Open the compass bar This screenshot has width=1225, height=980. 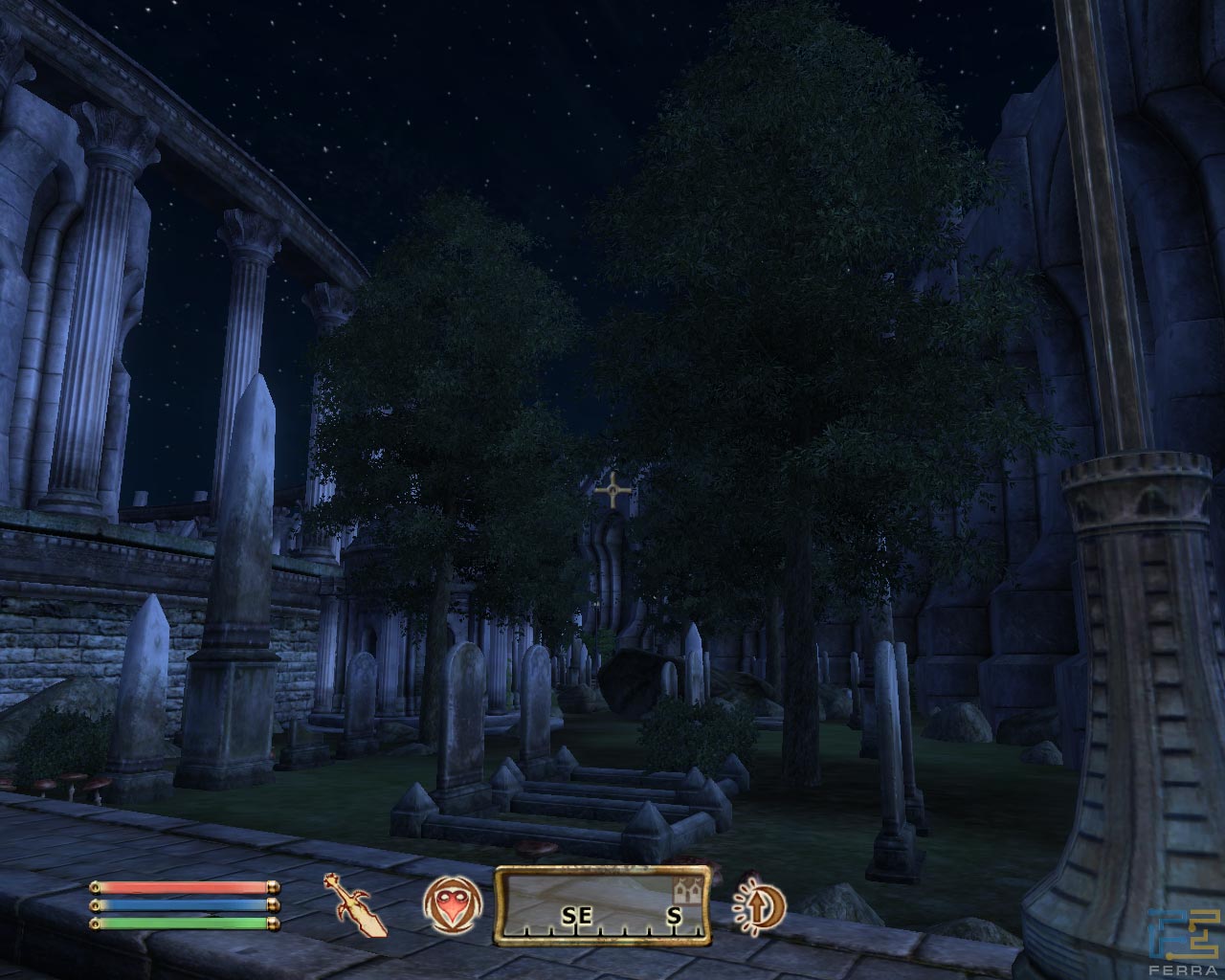click(x=602, y=905)
